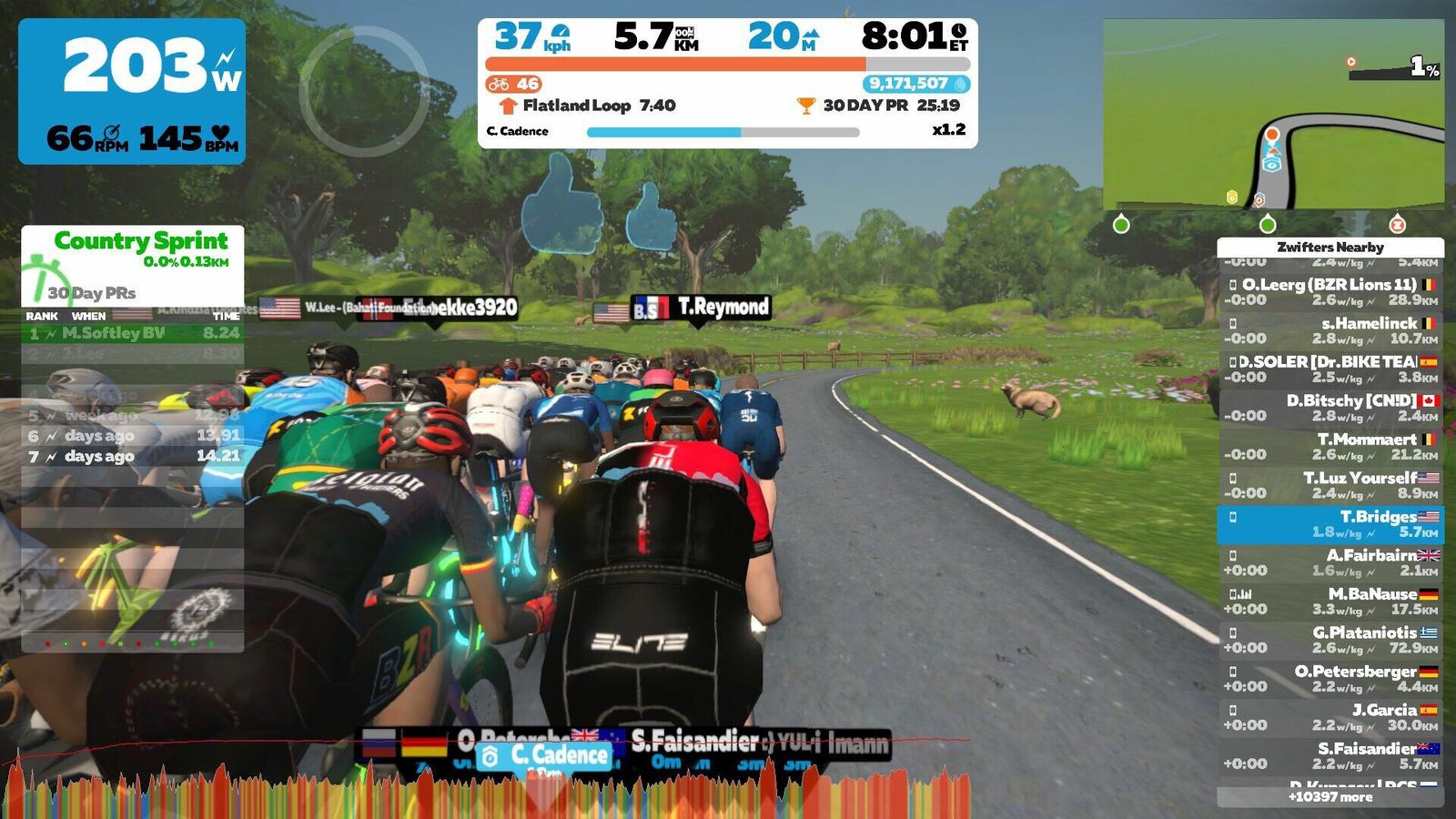Click the minimap in the corner
The height and width of the screenshot is (819, 1456).
tap(1273, 115)
